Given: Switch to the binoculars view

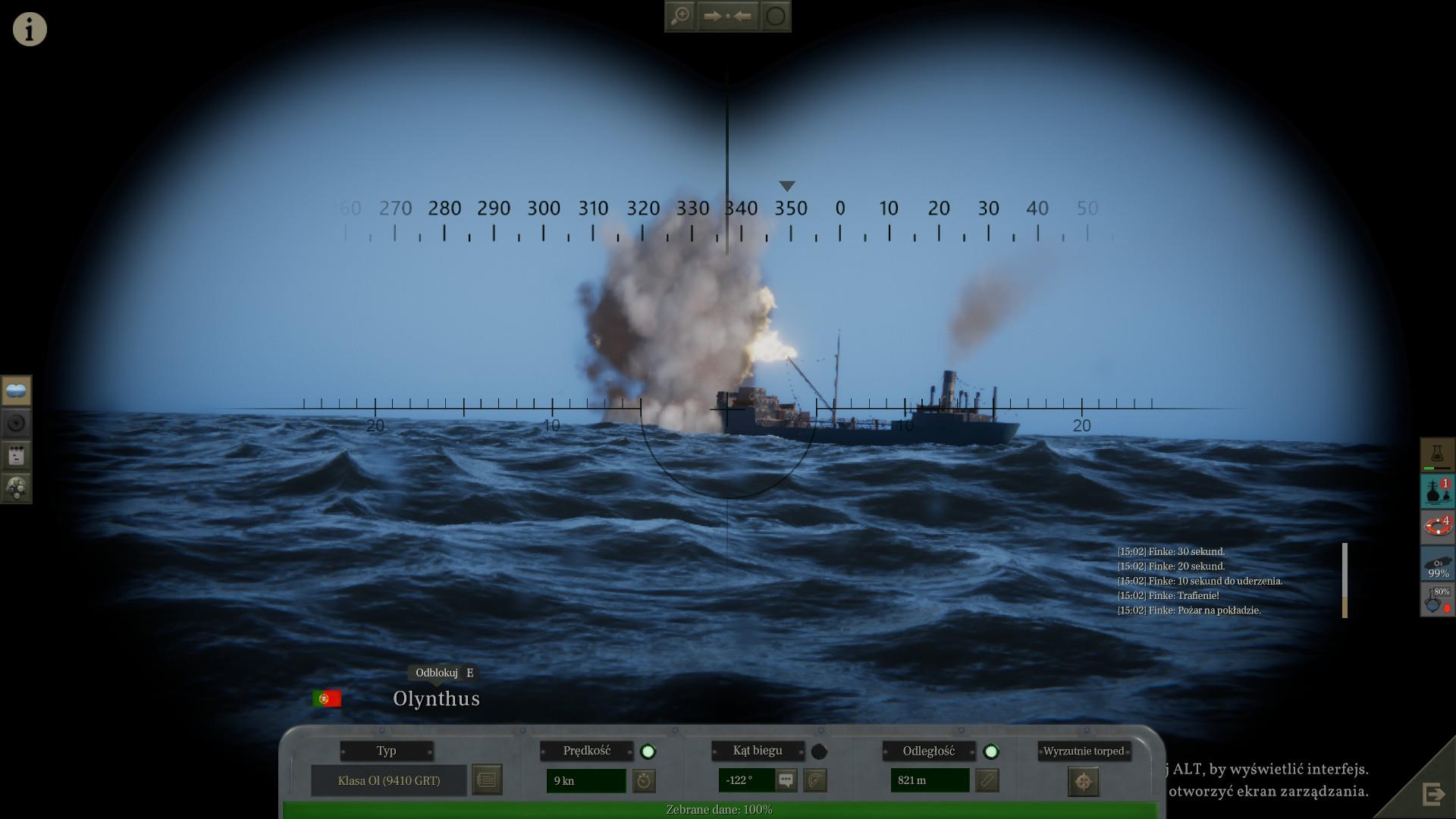Looking at the screenshot, I should tap(16, 391).
